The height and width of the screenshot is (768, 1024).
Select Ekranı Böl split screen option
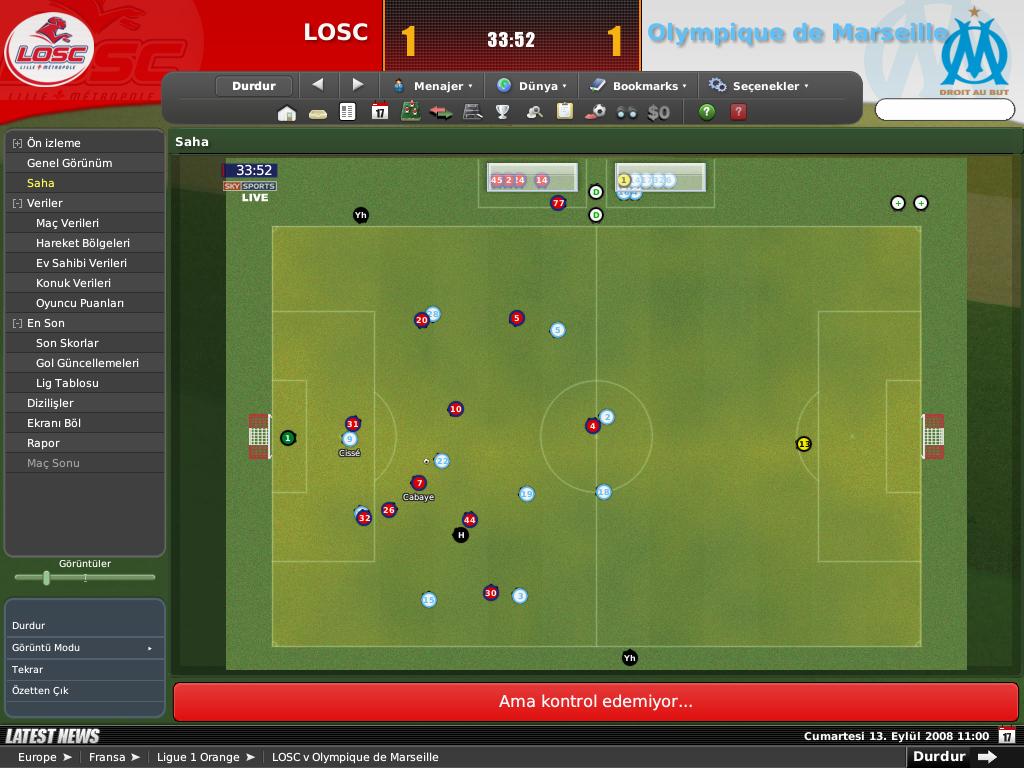[x=54, y=423]
